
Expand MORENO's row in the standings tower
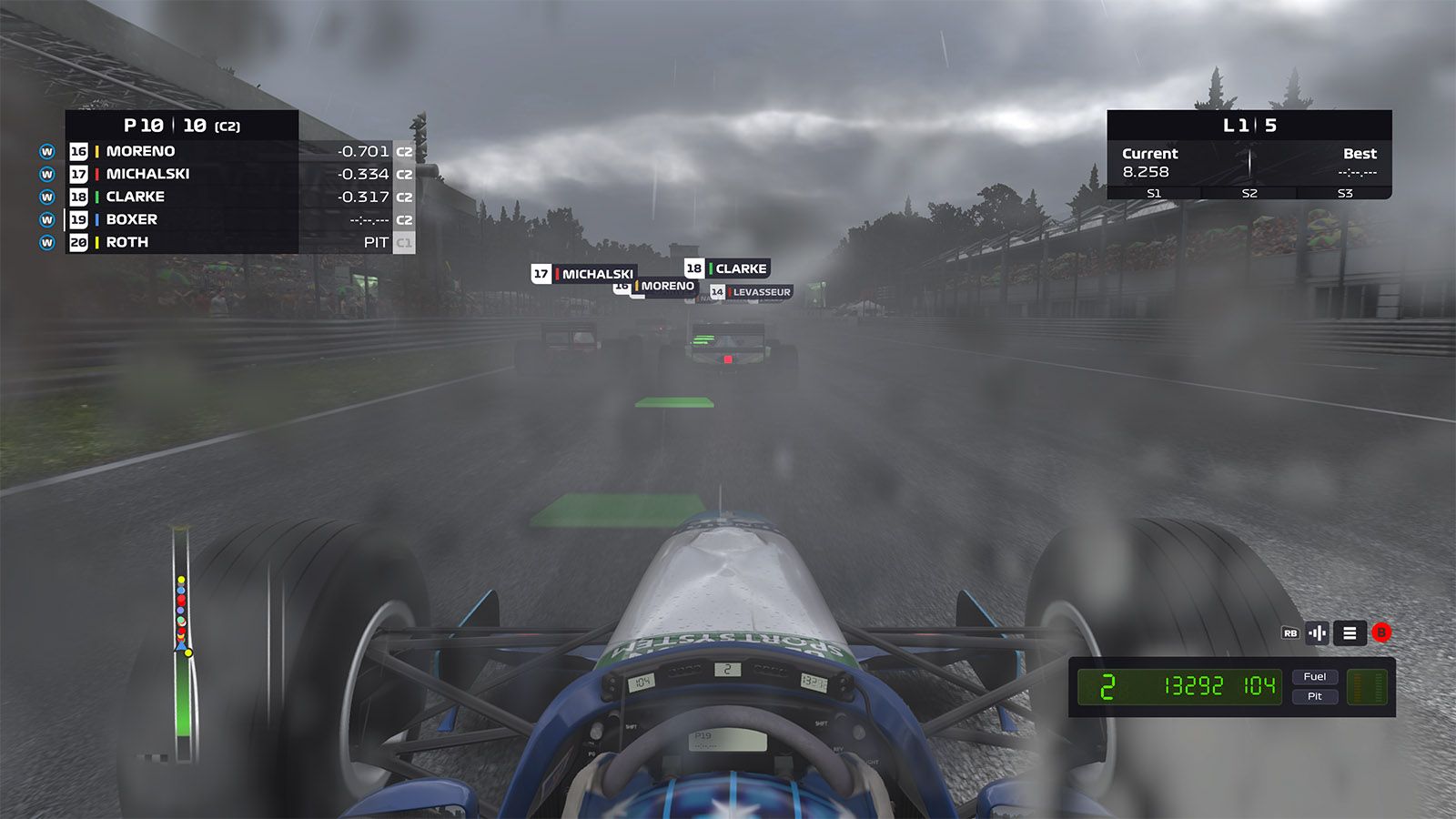point(182,151)
